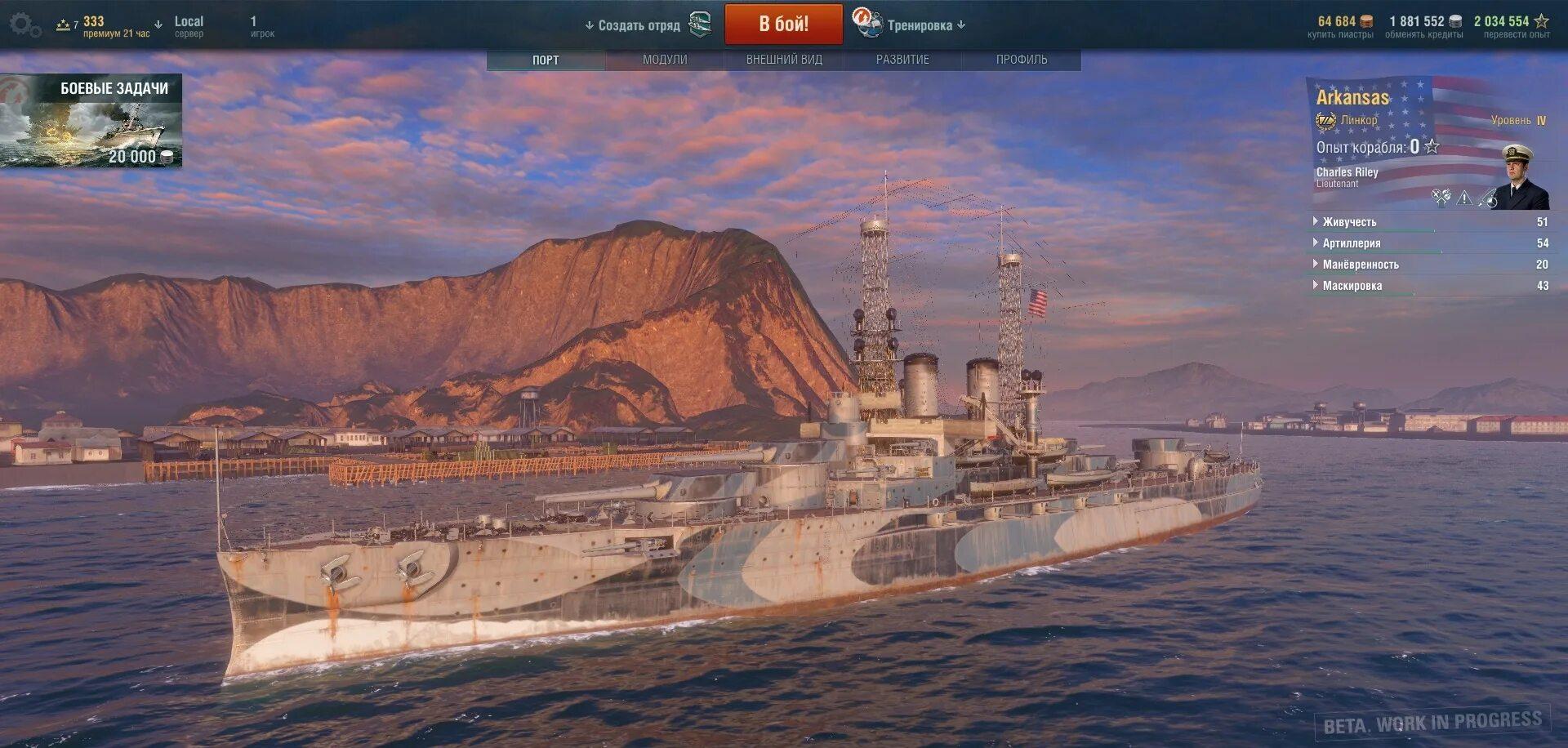Open the premium account status
Screen dimensions: 1568x748
[x=103, y=26]
